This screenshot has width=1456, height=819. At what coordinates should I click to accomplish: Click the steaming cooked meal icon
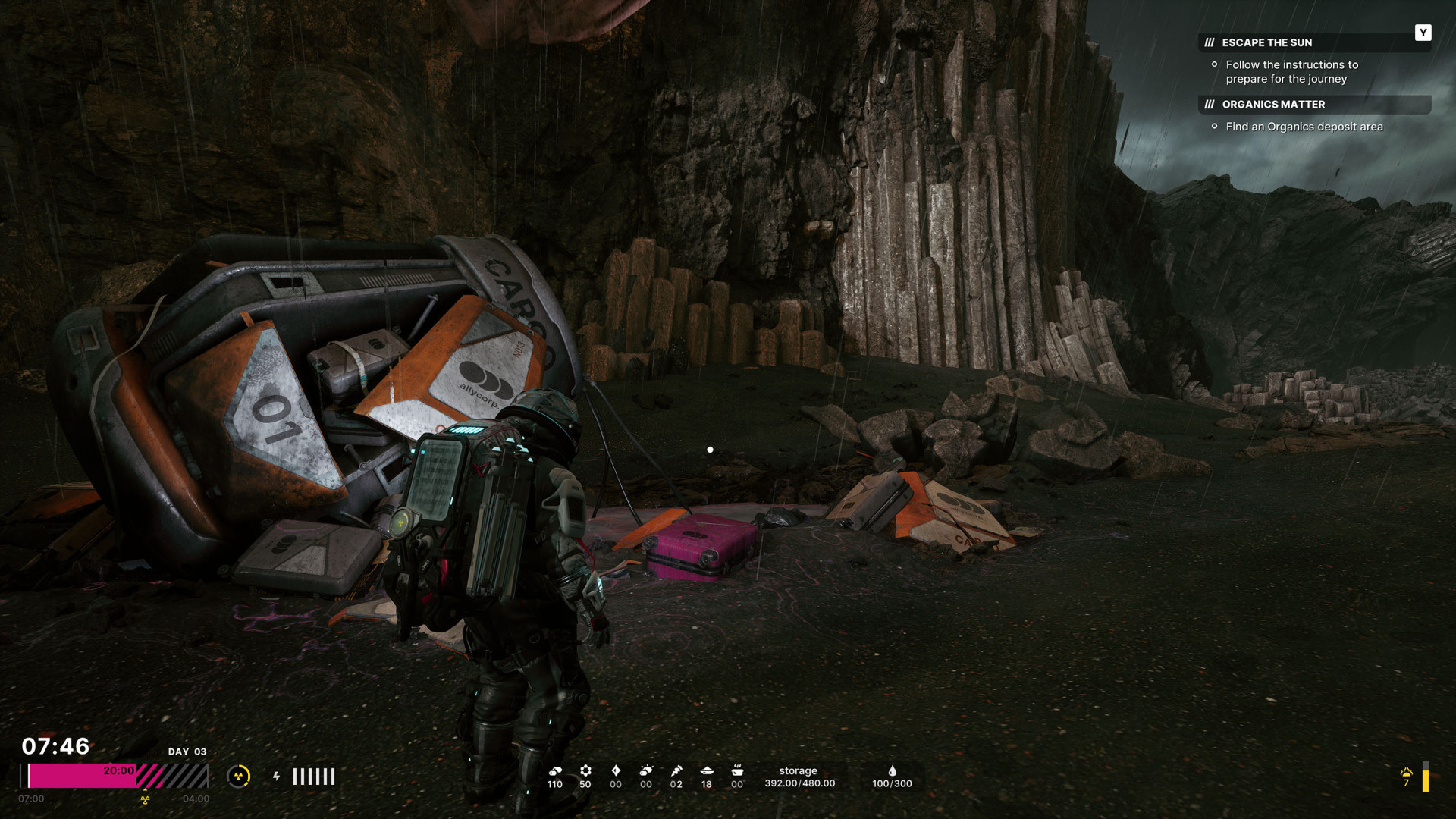point(737,770)
